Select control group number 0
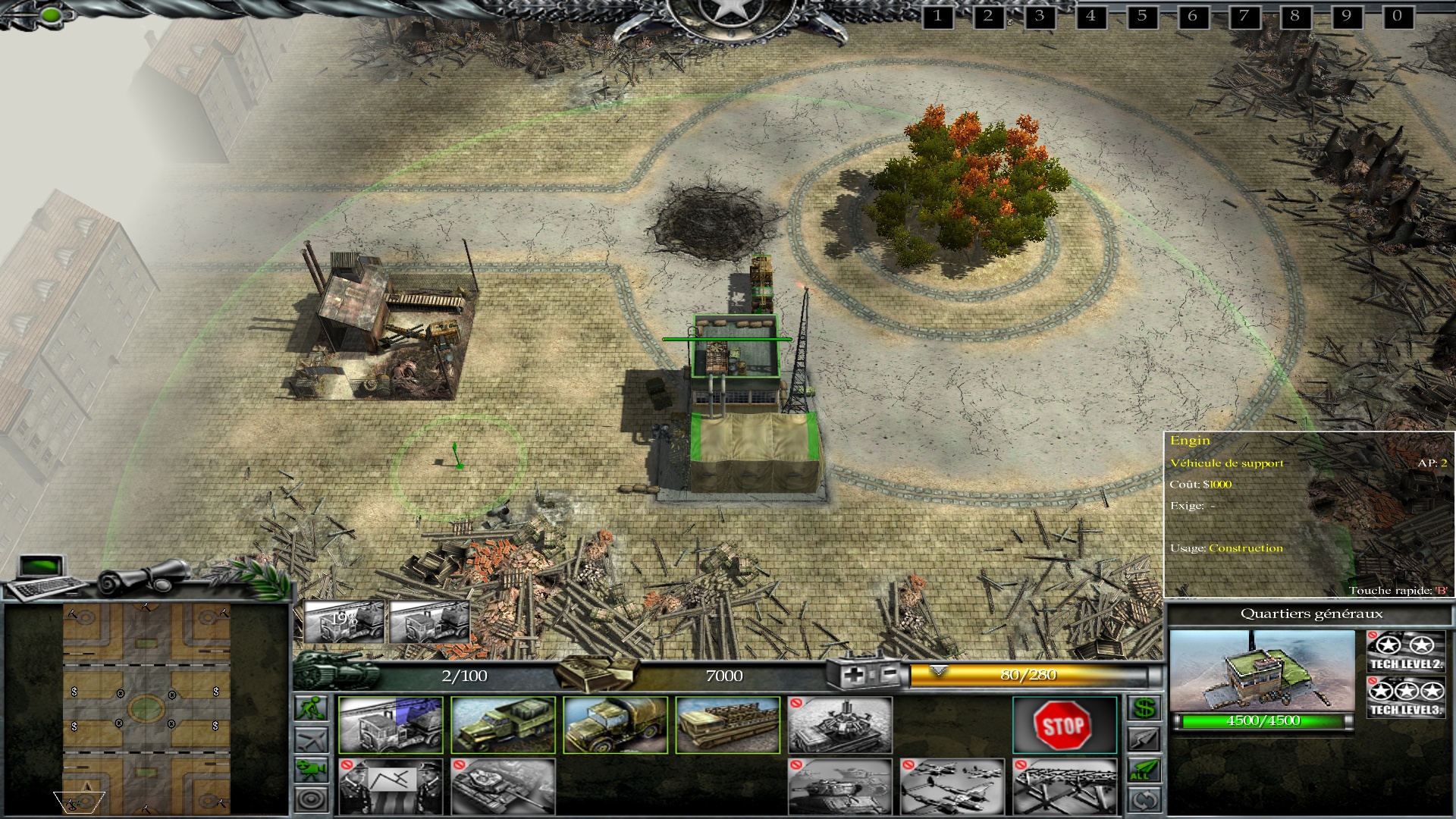This screenshot has height=819, width=1456. (1397, 16)
